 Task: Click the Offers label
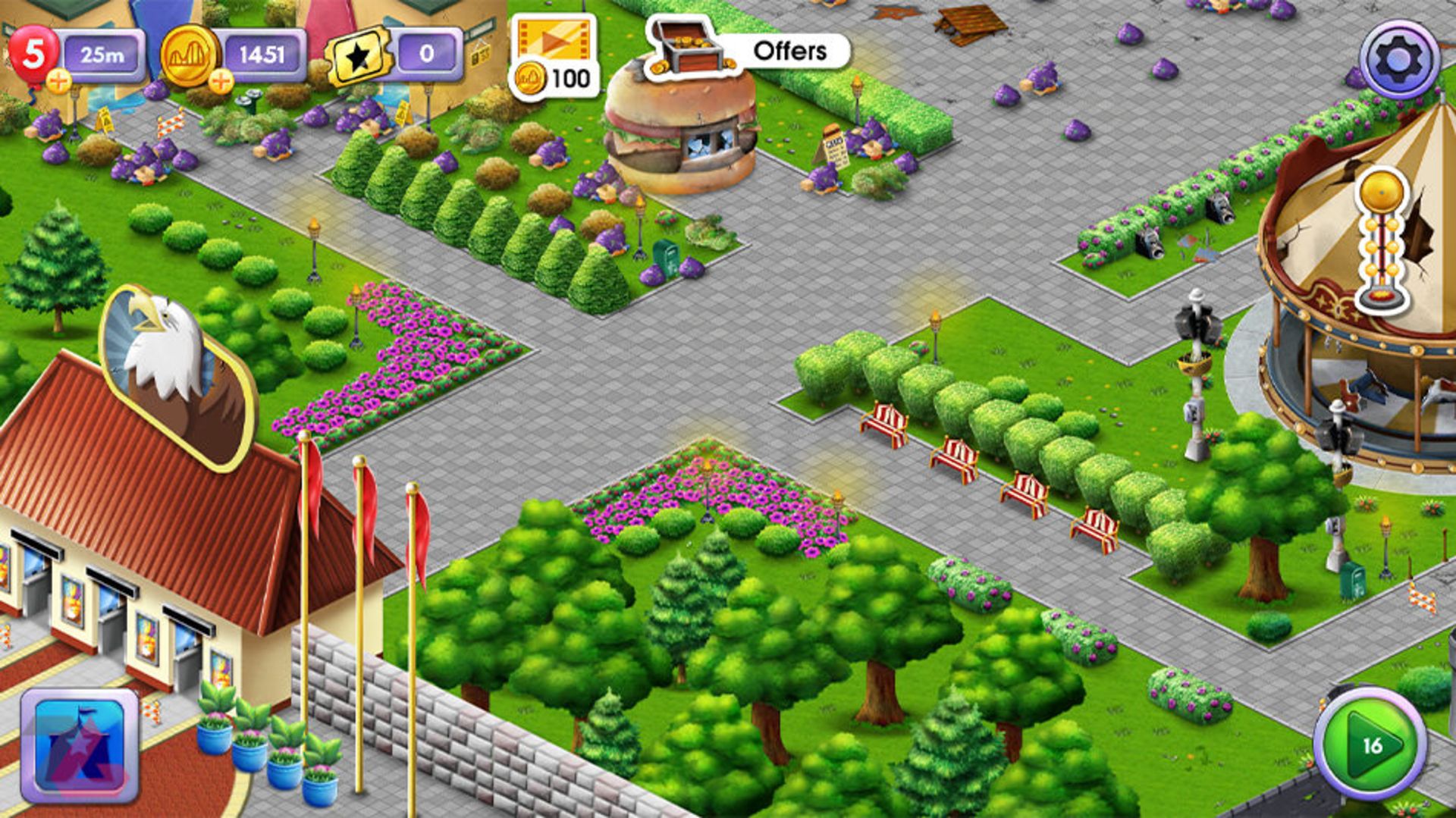tap(789, 52)
